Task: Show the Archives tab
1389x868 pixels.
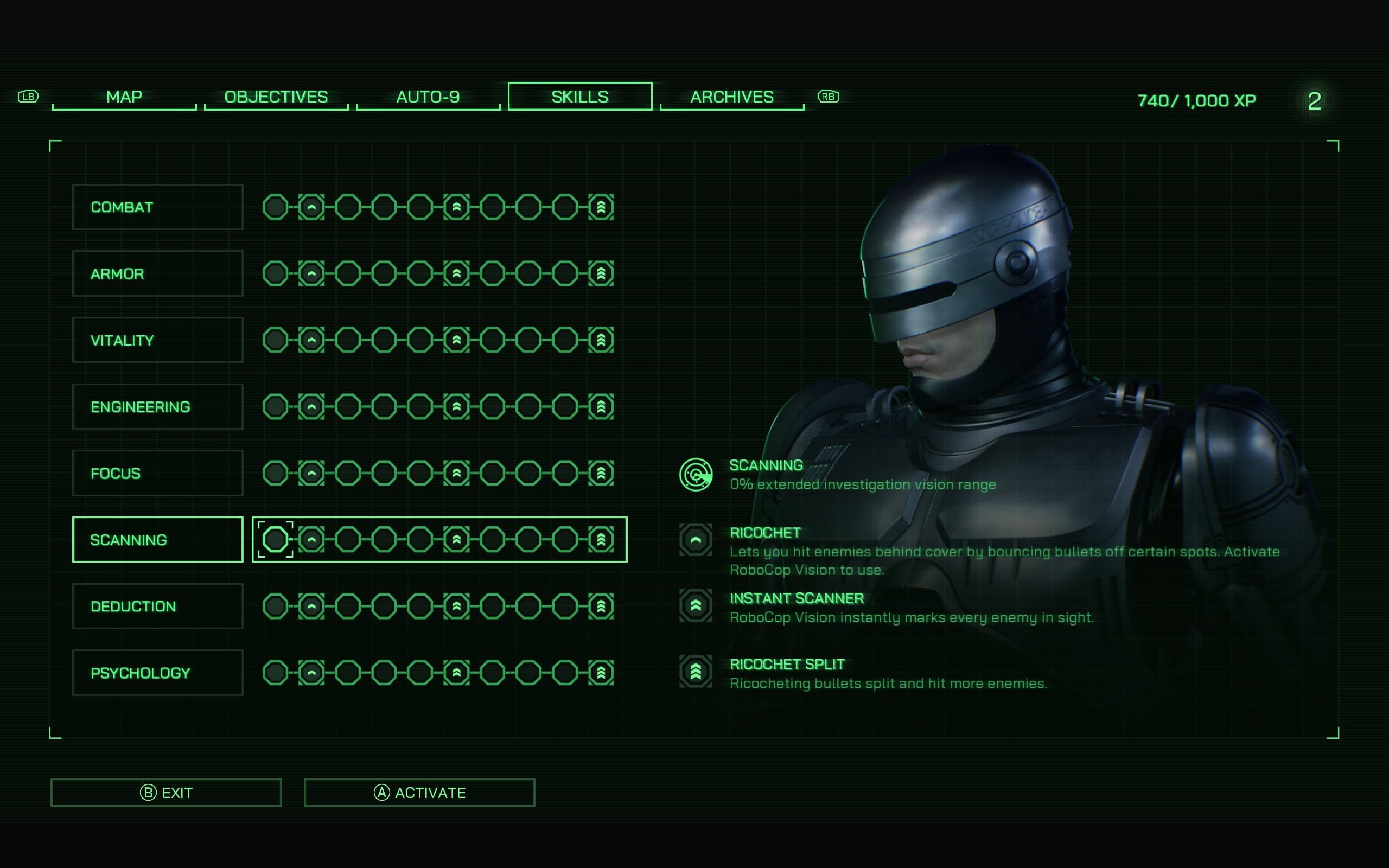Action: tap(732, 97)
